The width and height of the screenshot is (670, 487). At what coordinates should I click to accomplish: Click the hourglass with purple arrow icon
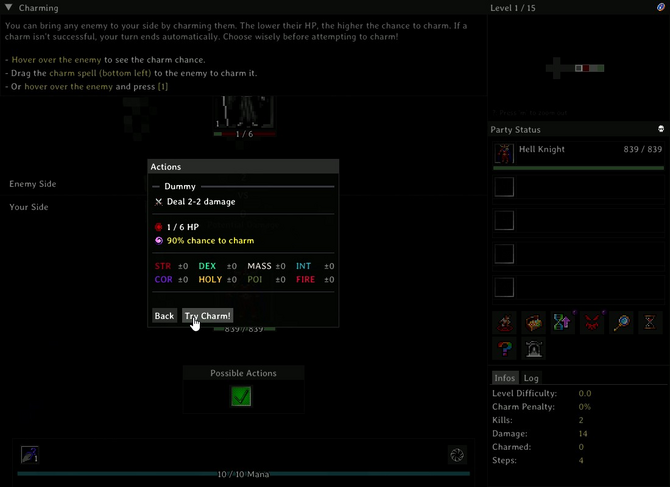(x=562, y=322)
